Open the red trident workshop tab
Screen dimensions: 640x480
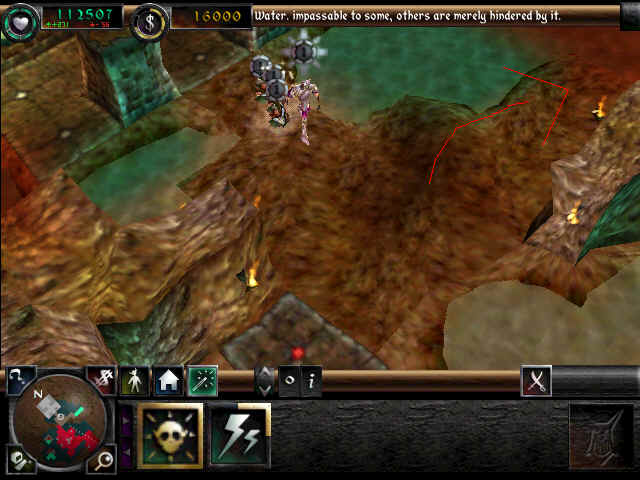tap(101, 379)
